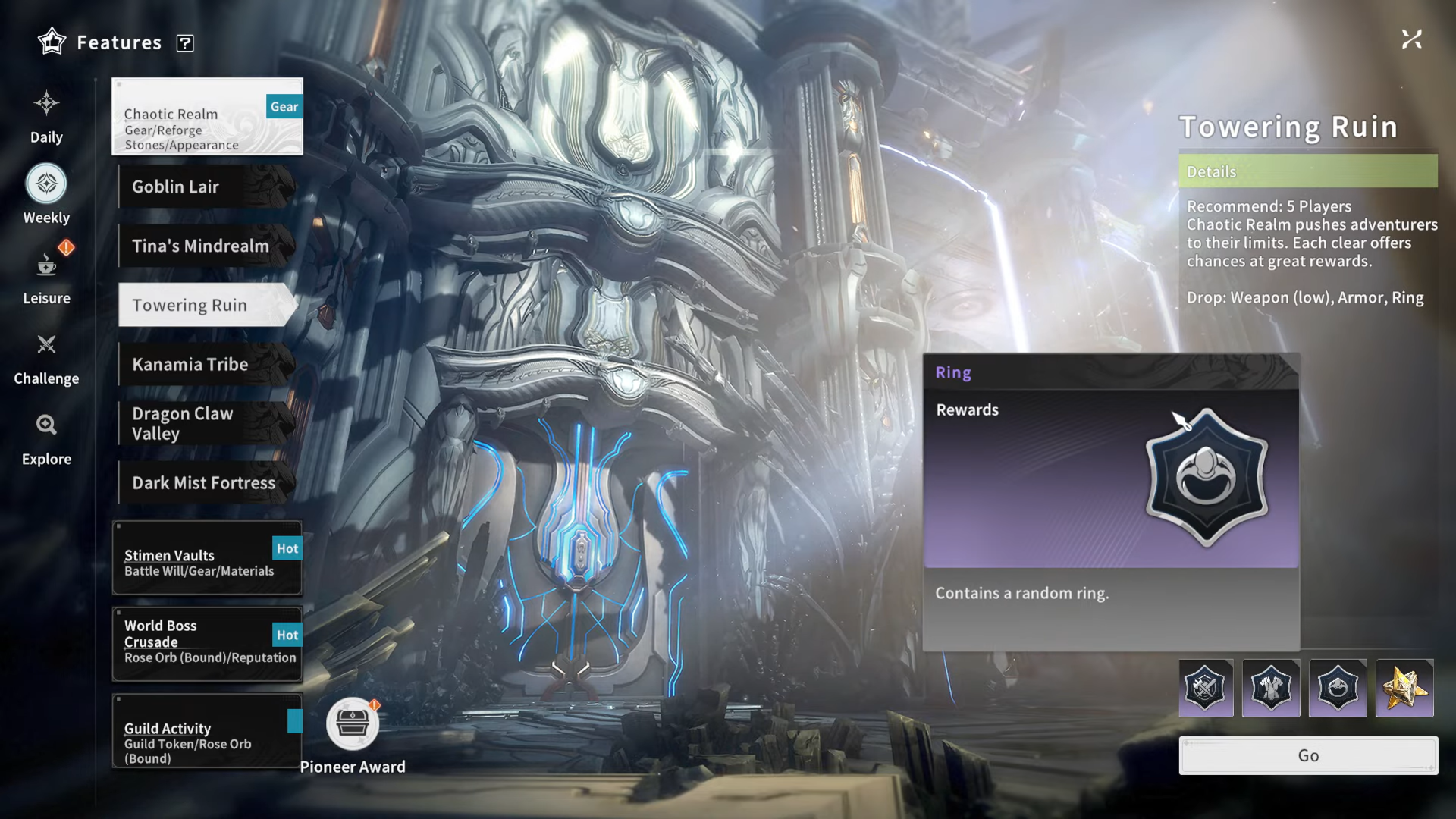Viewport: 1456px width, 819px height.
Task: Switch to the Daily tab
Action: (x=46, y=116)
